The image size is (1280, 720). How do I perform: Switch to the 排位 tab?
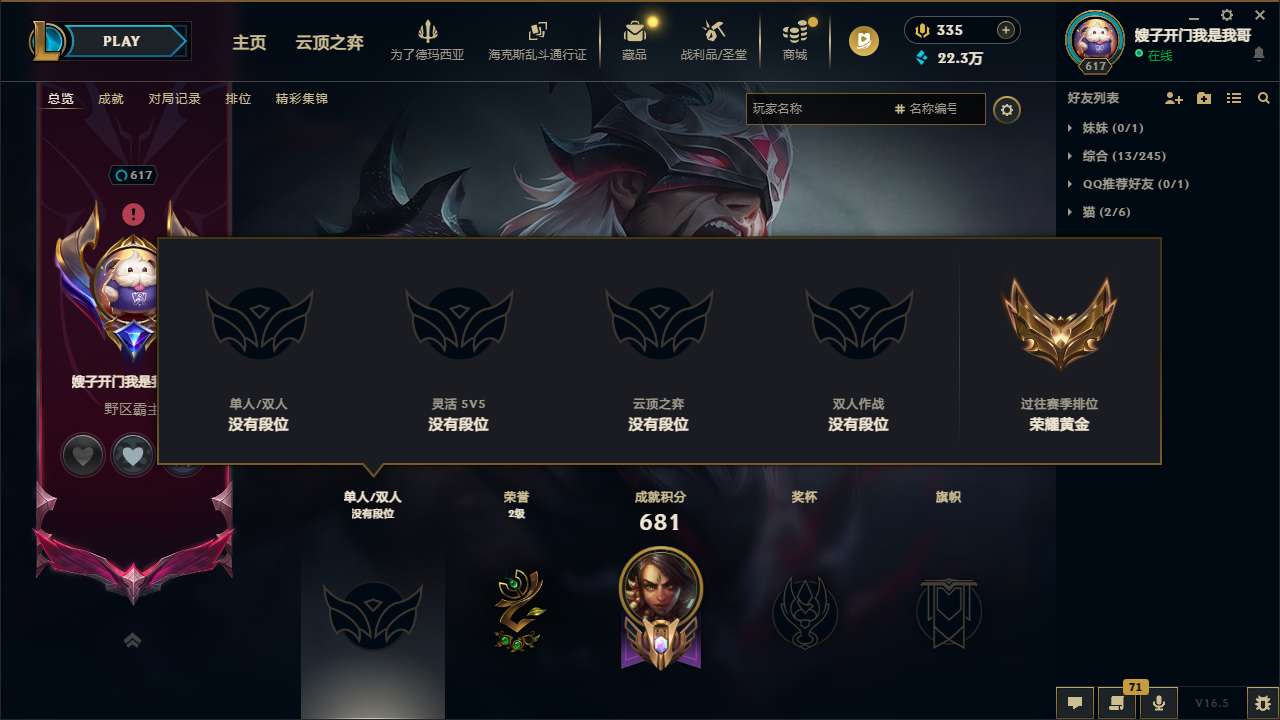[238, 99]
